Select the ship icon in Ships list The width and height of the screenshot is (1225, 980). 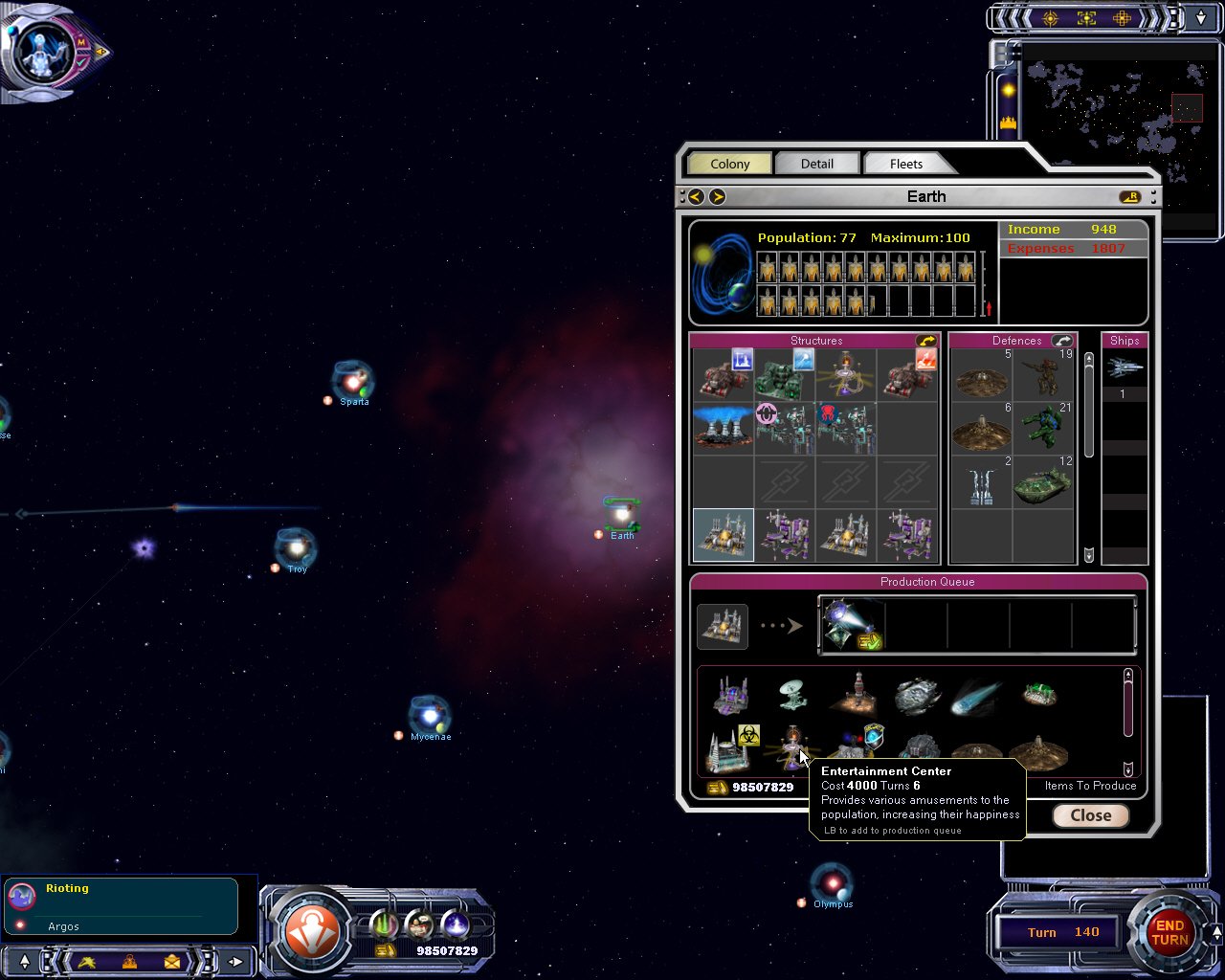pyautogui.click(x=1124, y=367)
